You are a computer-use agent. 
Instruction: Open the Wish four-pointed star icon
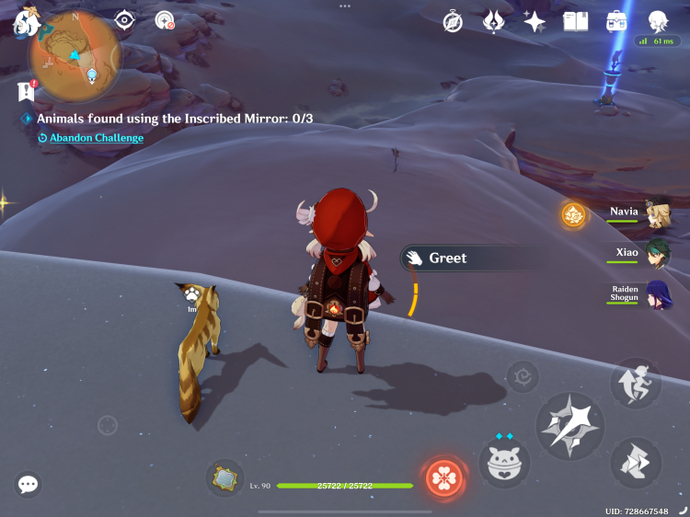coord(534,21)
